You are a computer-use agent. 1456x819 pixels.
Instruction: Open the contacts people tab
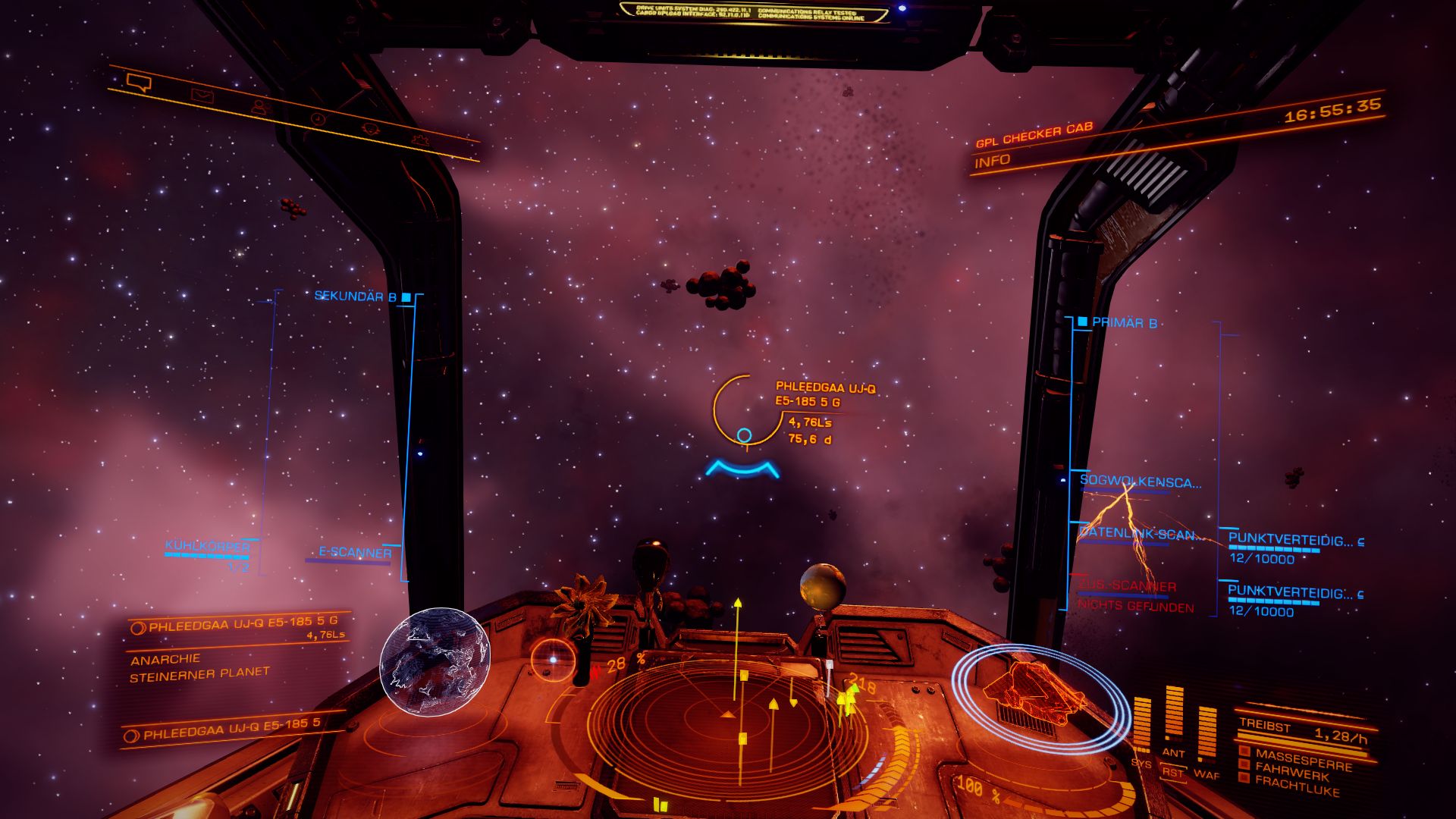(260, 107)
